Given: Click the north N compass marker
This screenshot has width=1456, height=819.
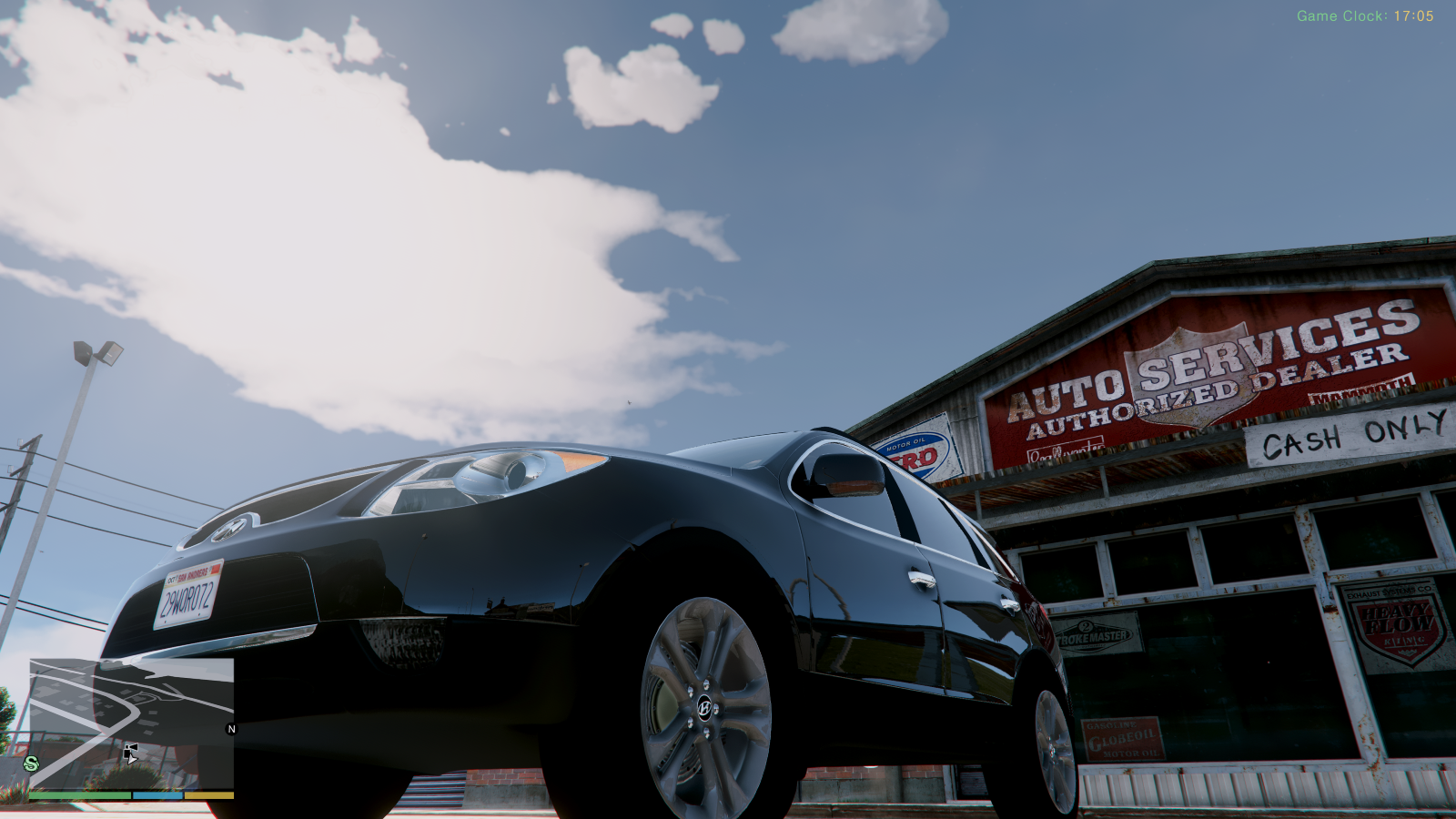Looking at the screenshot, I should [231, 729].
